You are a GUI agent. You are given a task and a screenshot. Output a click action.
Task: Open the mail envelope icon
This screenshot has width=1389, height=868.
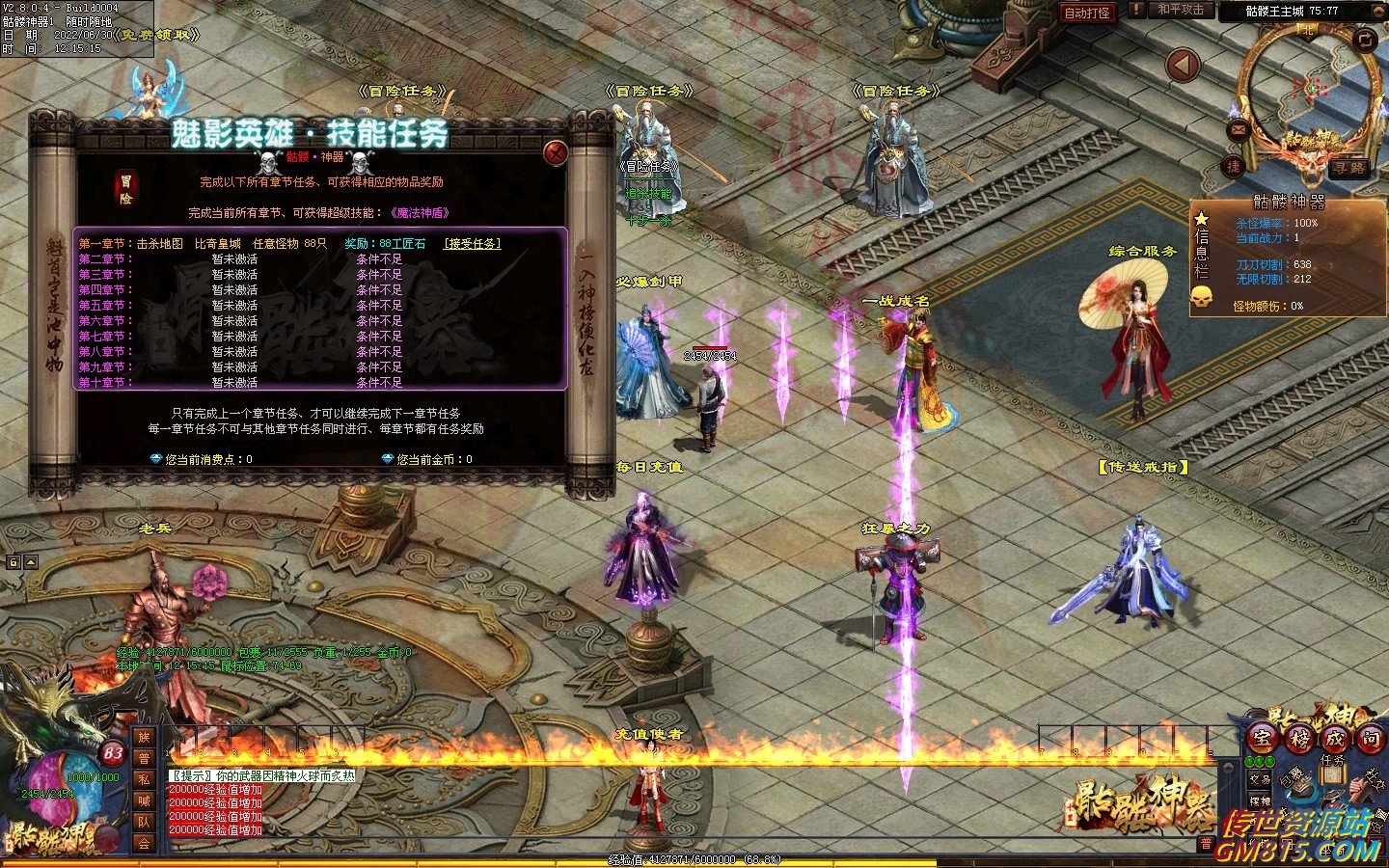pos(1239,129)
